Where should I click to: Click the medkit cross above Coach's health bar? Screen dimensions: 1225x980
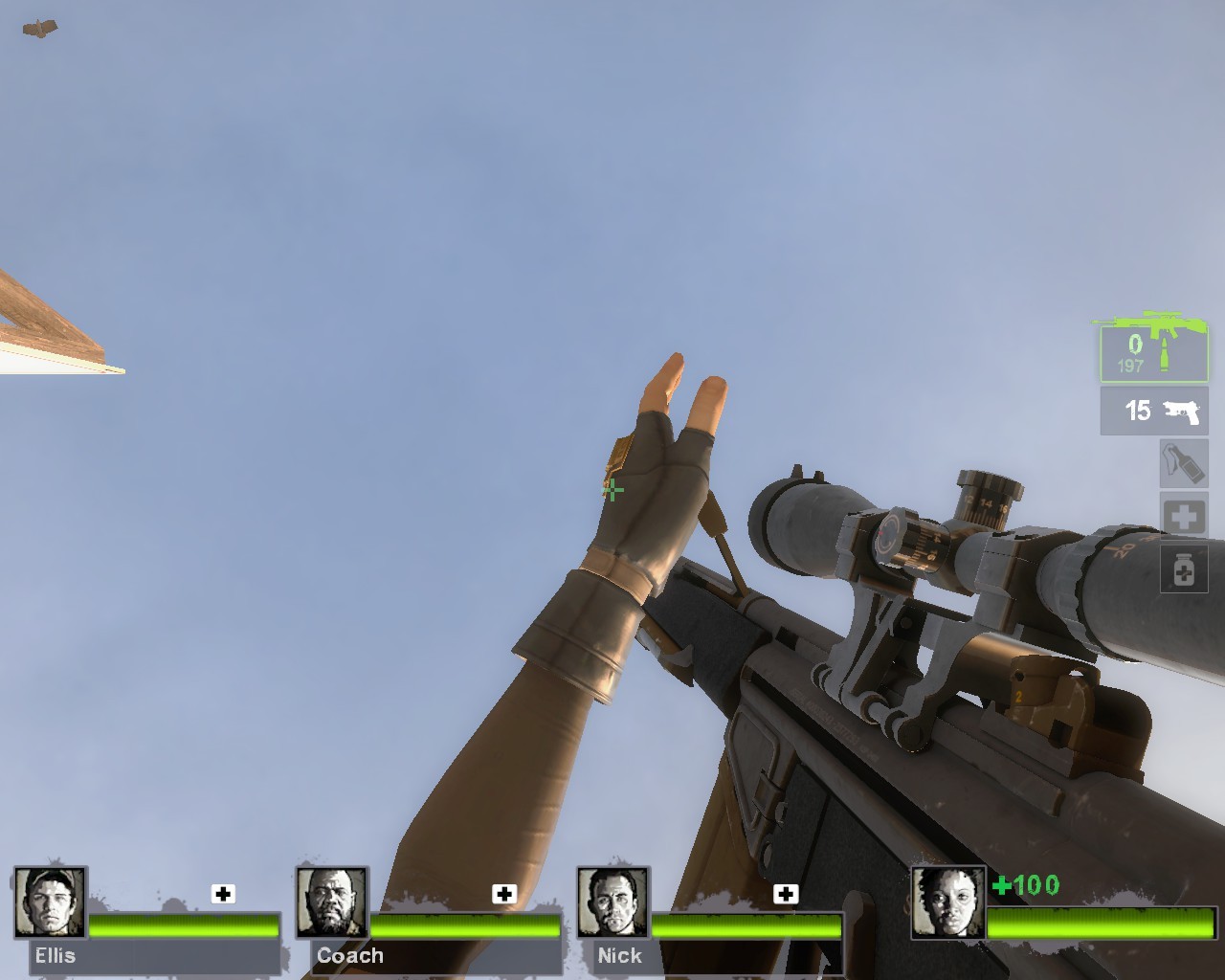click(x=504, y=894)
